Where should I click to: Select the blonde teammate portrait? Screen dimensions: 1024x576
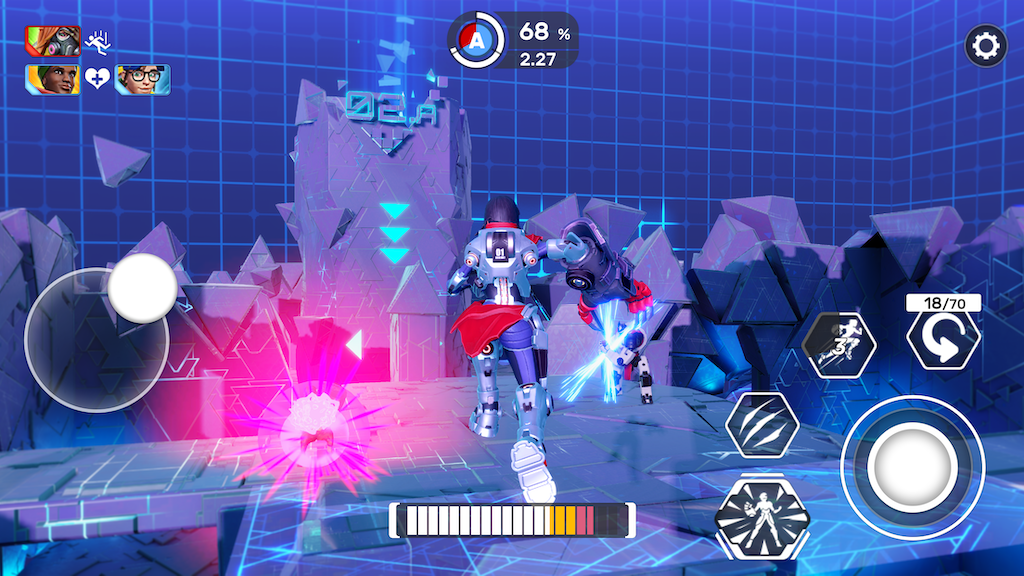coord(53,79)
